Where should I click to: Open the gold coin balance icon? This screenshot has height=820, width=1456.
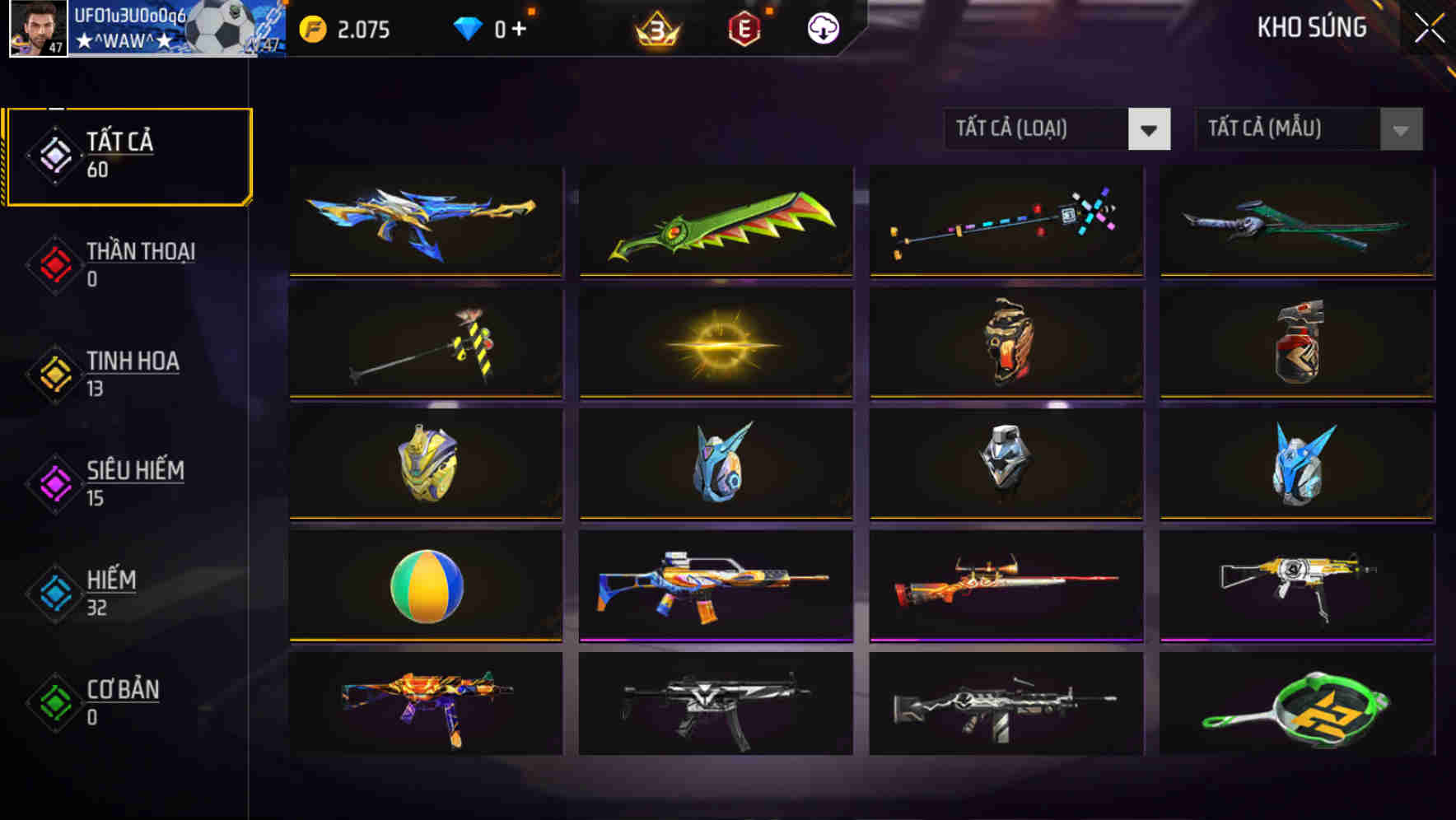point(312,28)
